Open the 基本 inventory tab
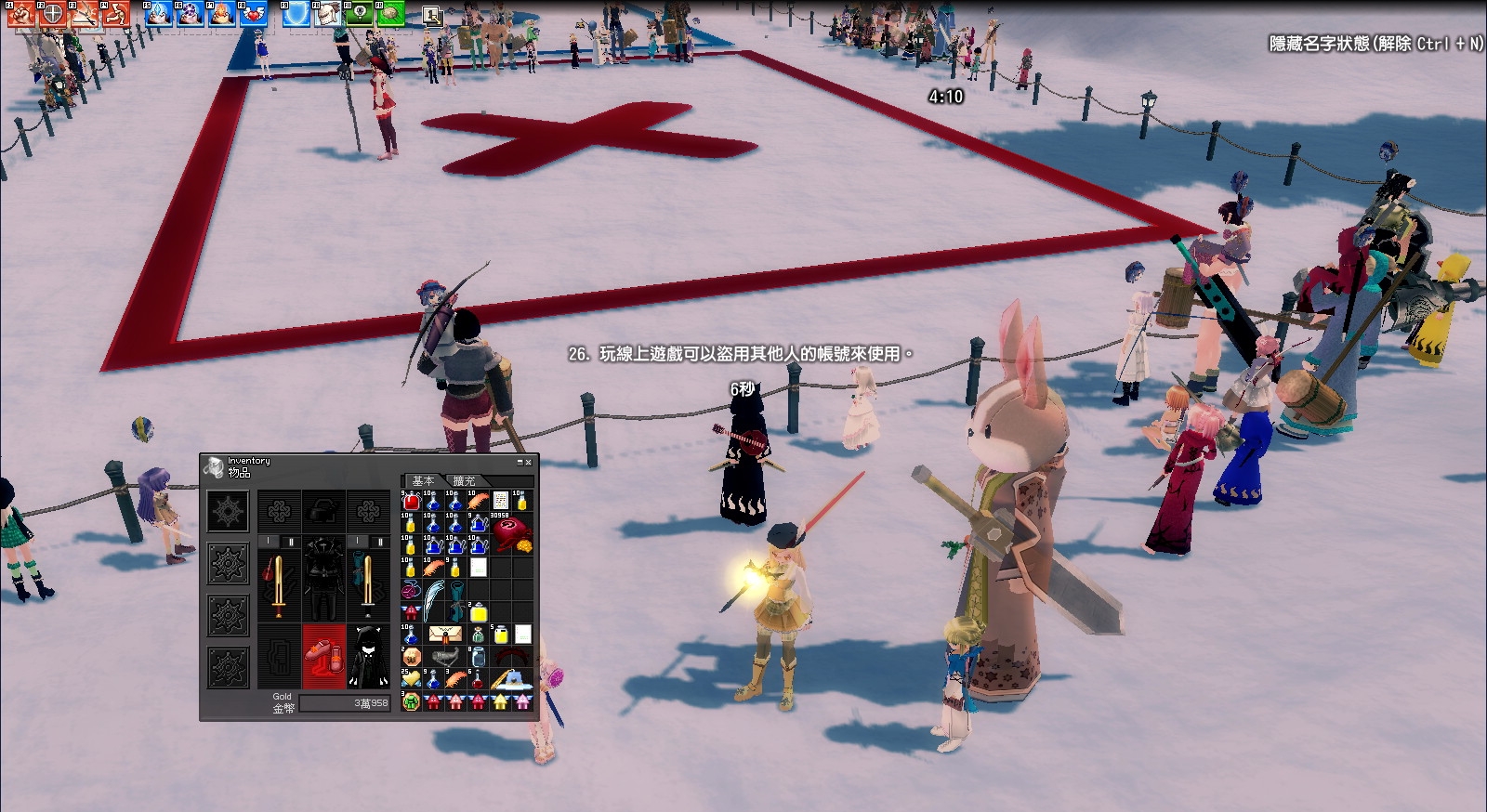The image size is (1487, 812). tap(423, 481)
